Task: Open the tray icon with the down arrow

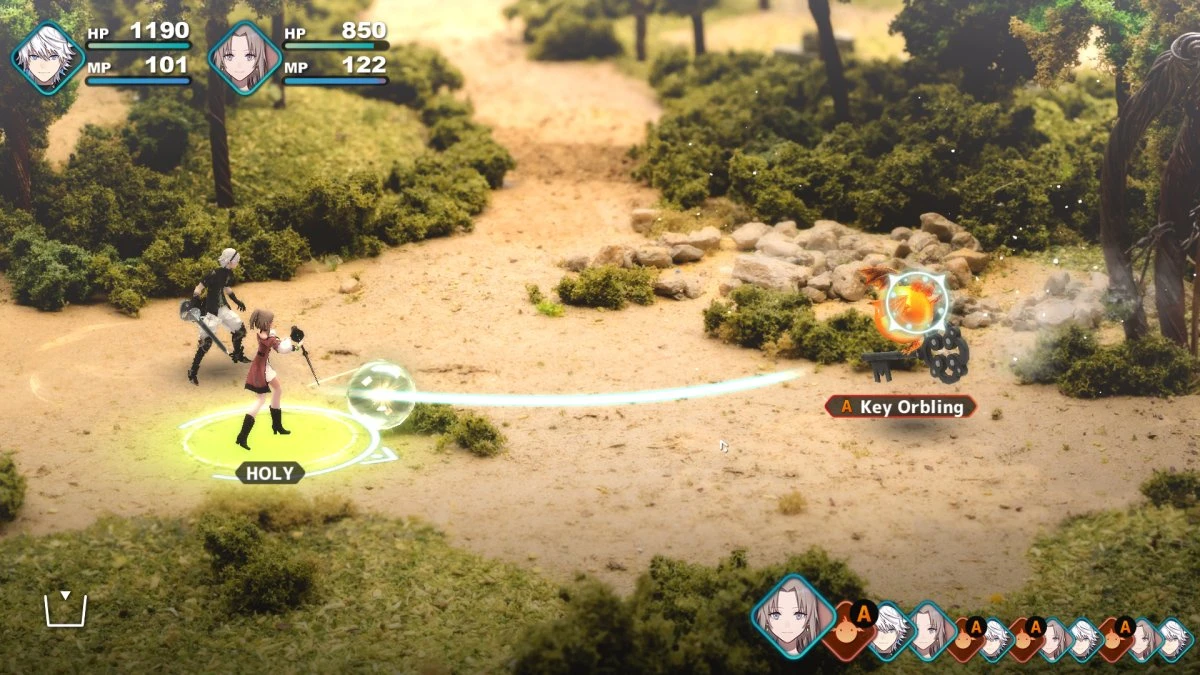Action: click(x=65, y=609)
